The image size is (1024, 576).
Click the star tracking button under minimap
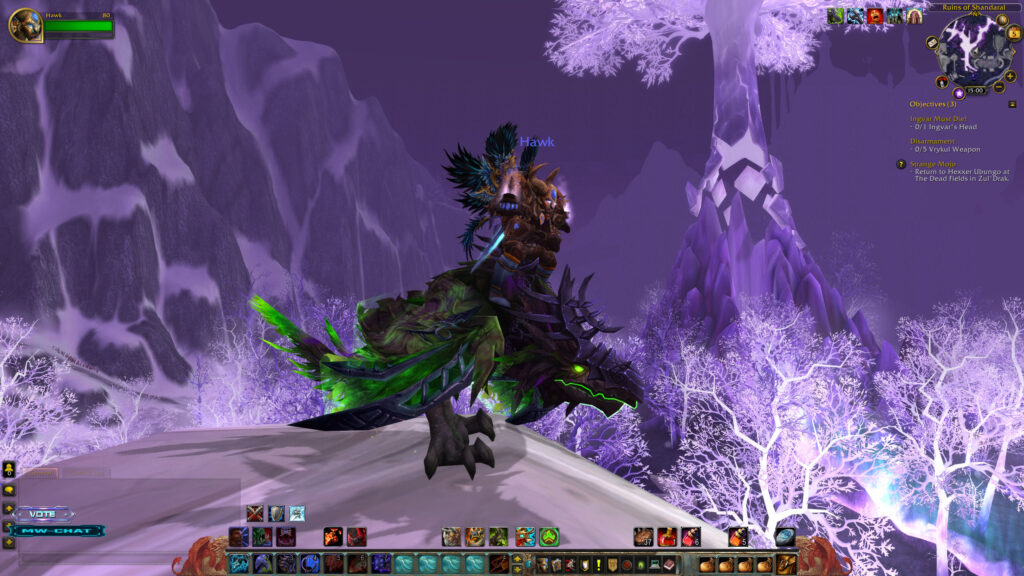(958, 93)
